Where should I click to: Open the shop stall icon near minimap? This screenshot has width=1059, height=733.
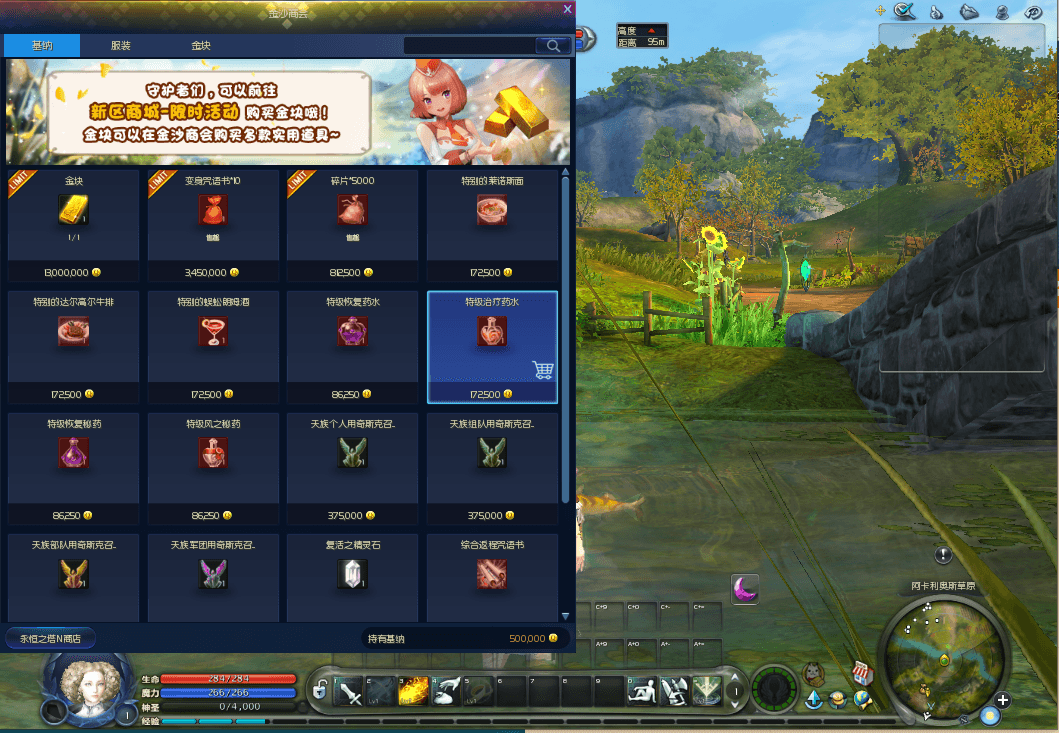pyautogui.click(x=861, y=673)
